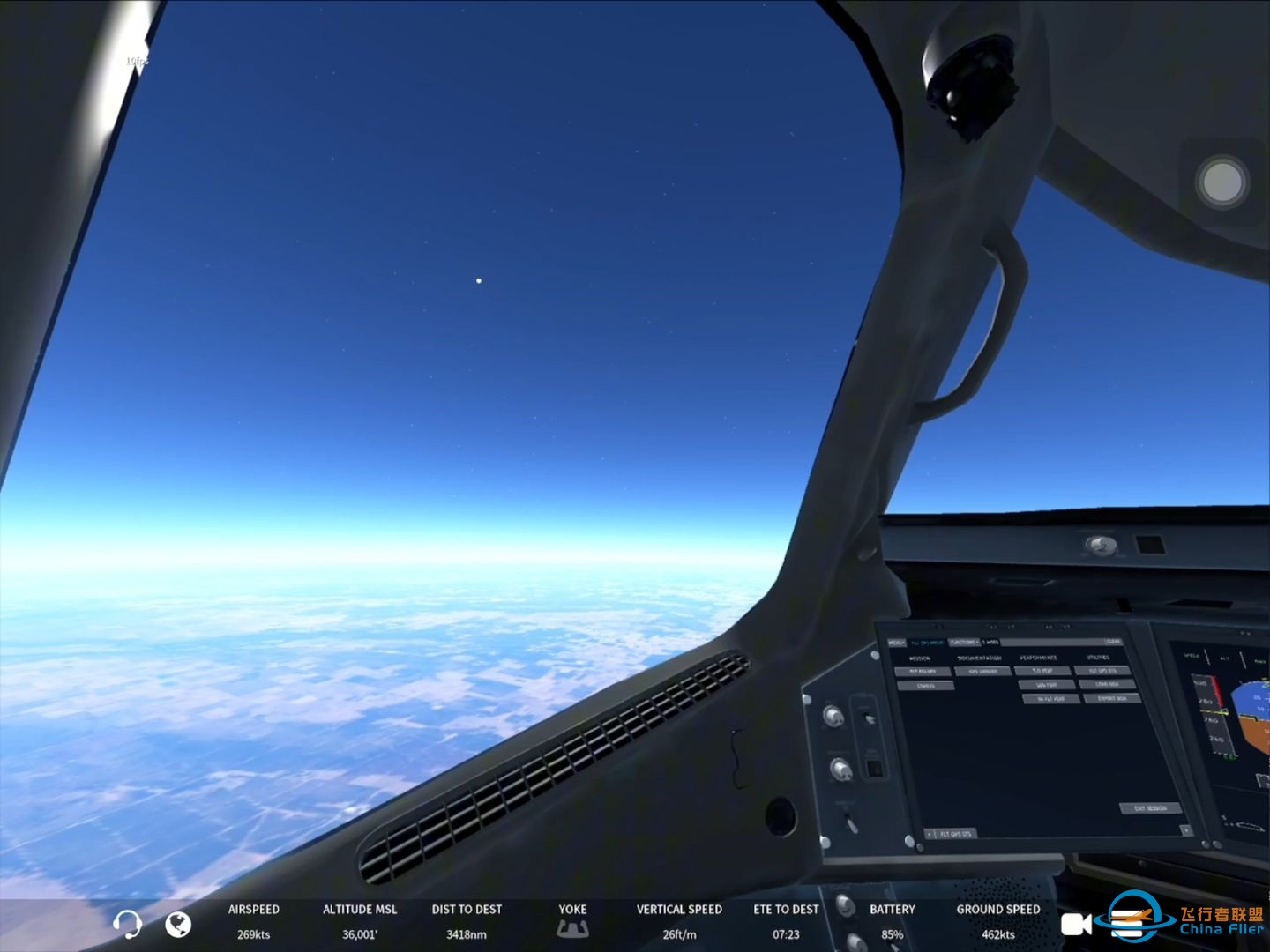The width and height of the screenshot is (1270, 952).
Task: Select the FLT OPS STS bottom tab
Action: point(956,834)
